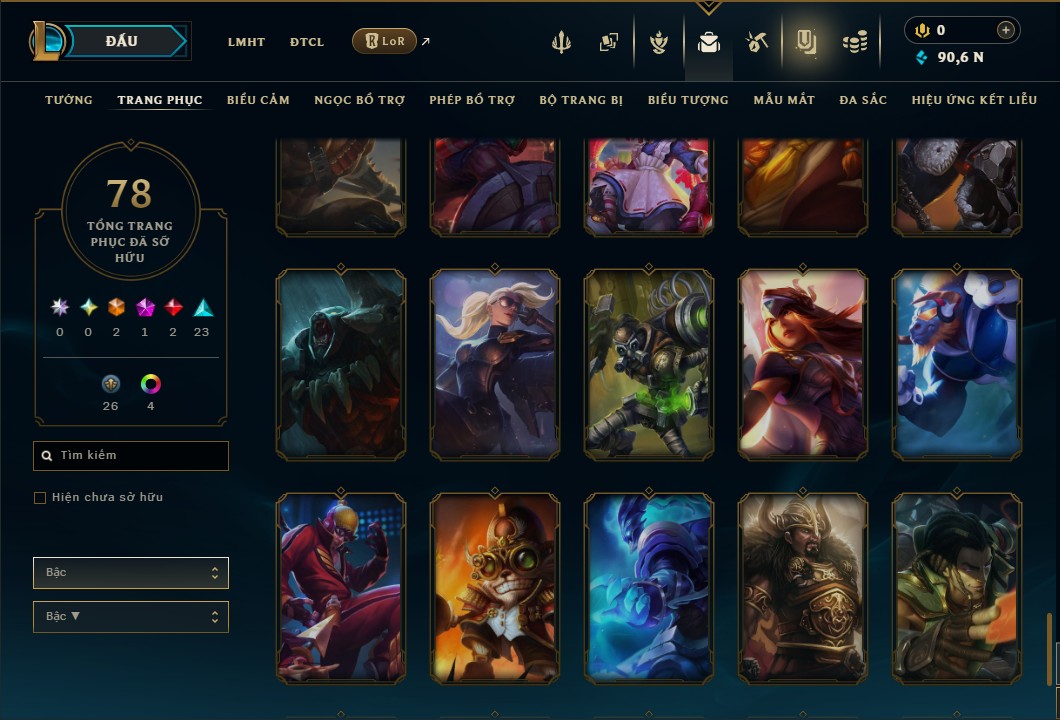The image size is (1060, 720).
Task: Show the PHÉP BỔ TRỢ tab
Action: click(472, 100)
